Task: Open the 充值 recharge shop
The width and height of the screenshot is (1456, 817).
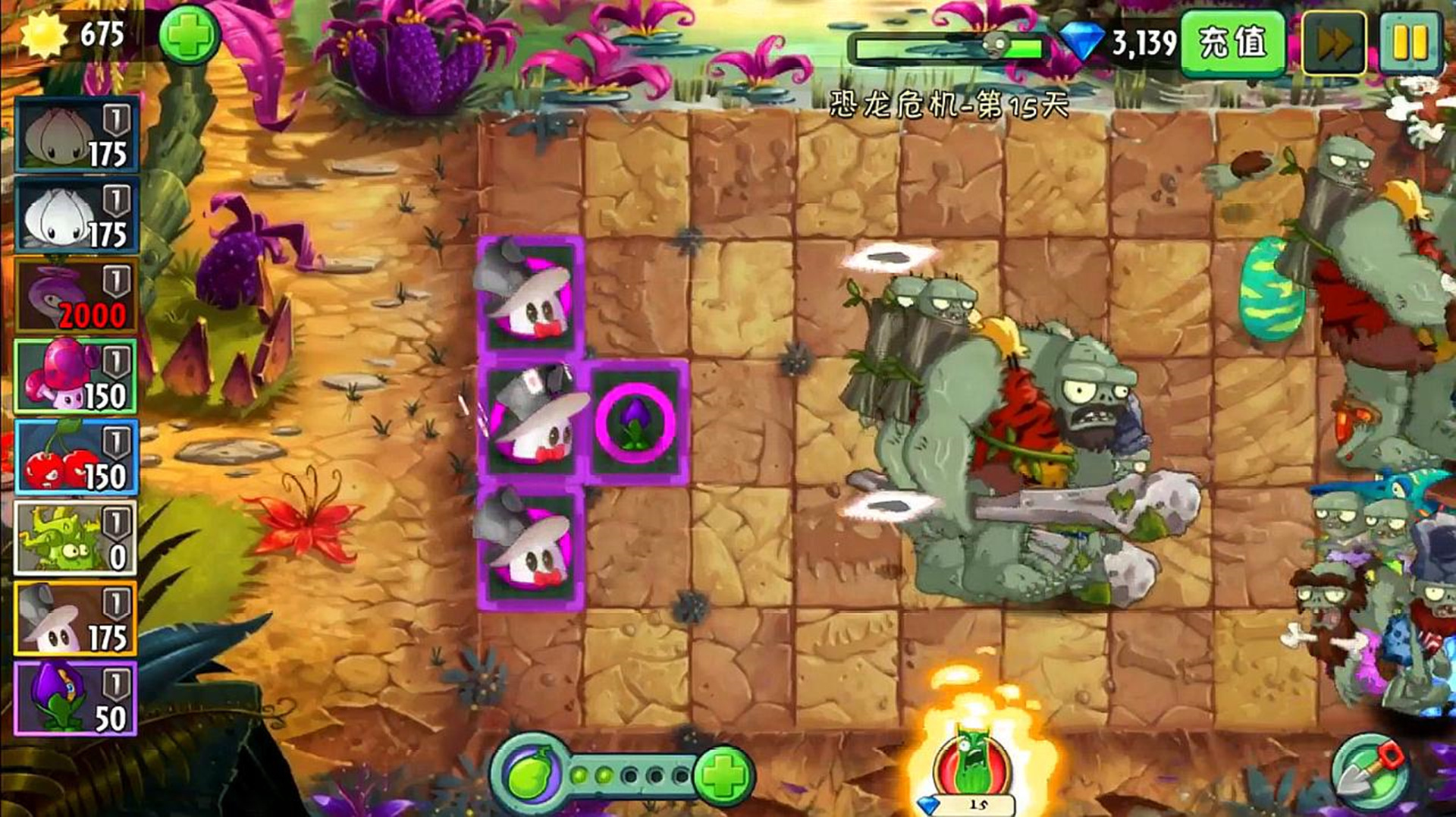Action: click(x=1233, y=43)
